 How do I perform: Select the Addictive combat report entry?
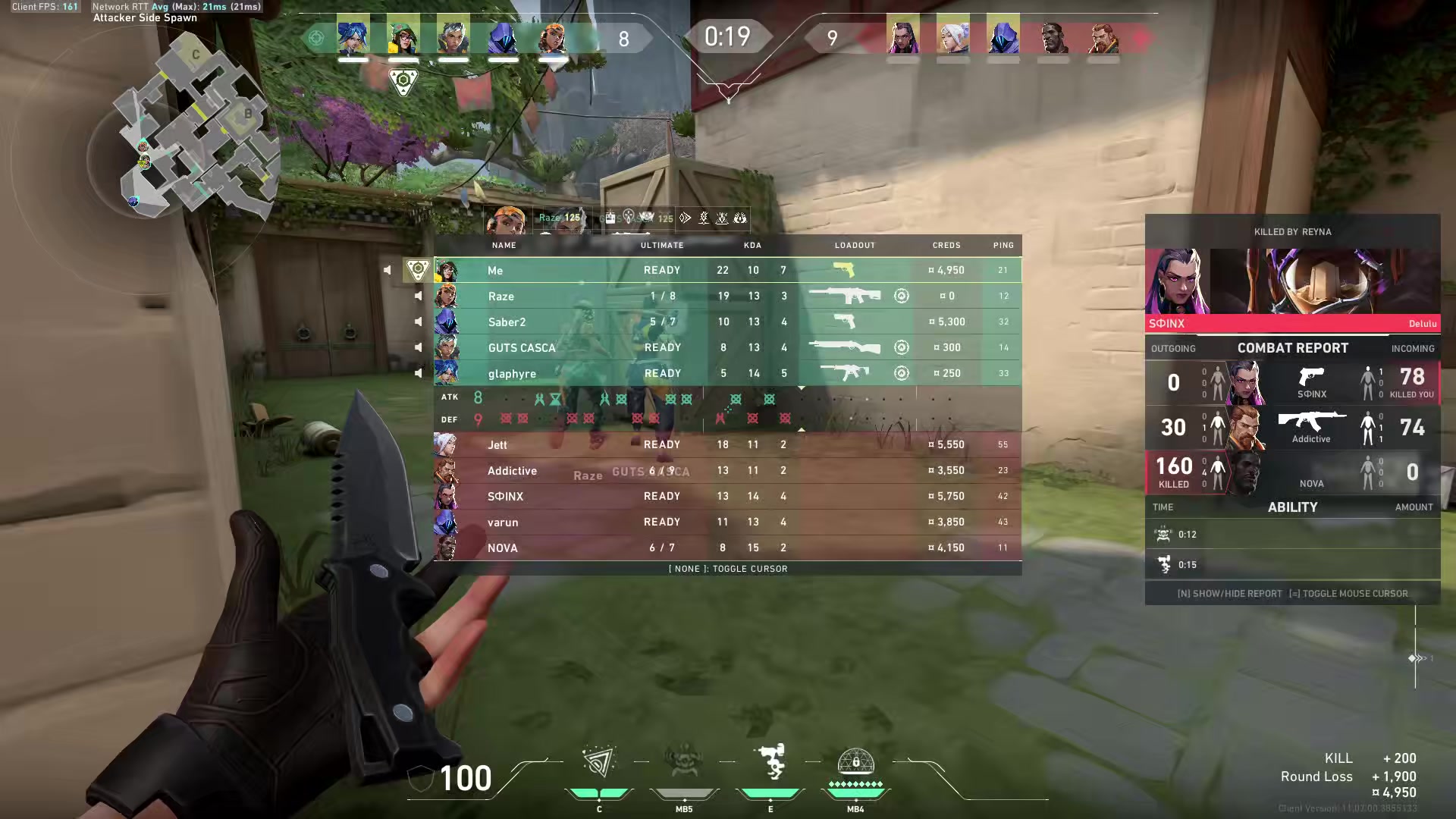pyautogui.click(x=1292, y=428)
